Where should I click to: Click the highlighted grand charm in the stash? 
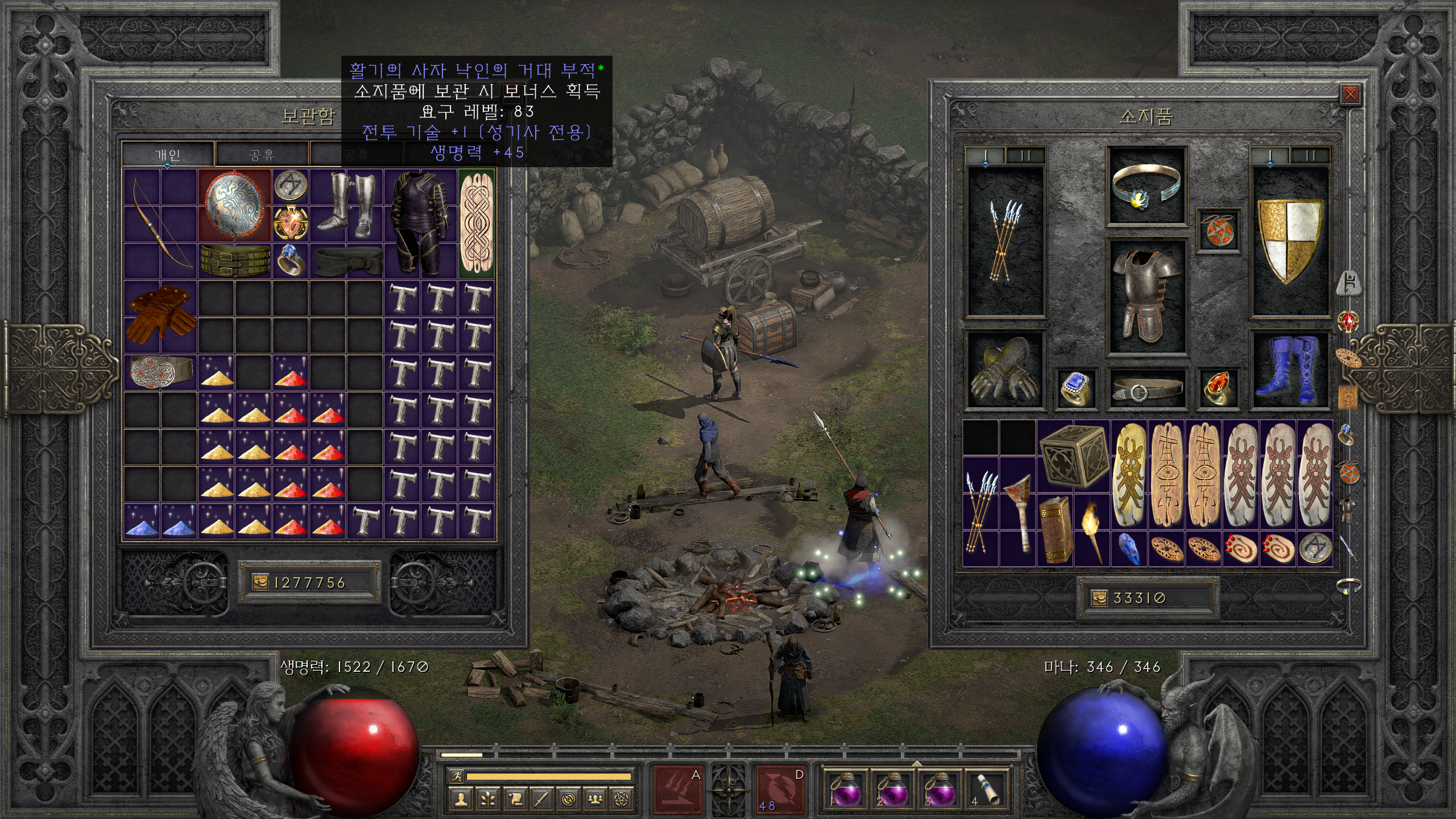[x=477, y=223]
